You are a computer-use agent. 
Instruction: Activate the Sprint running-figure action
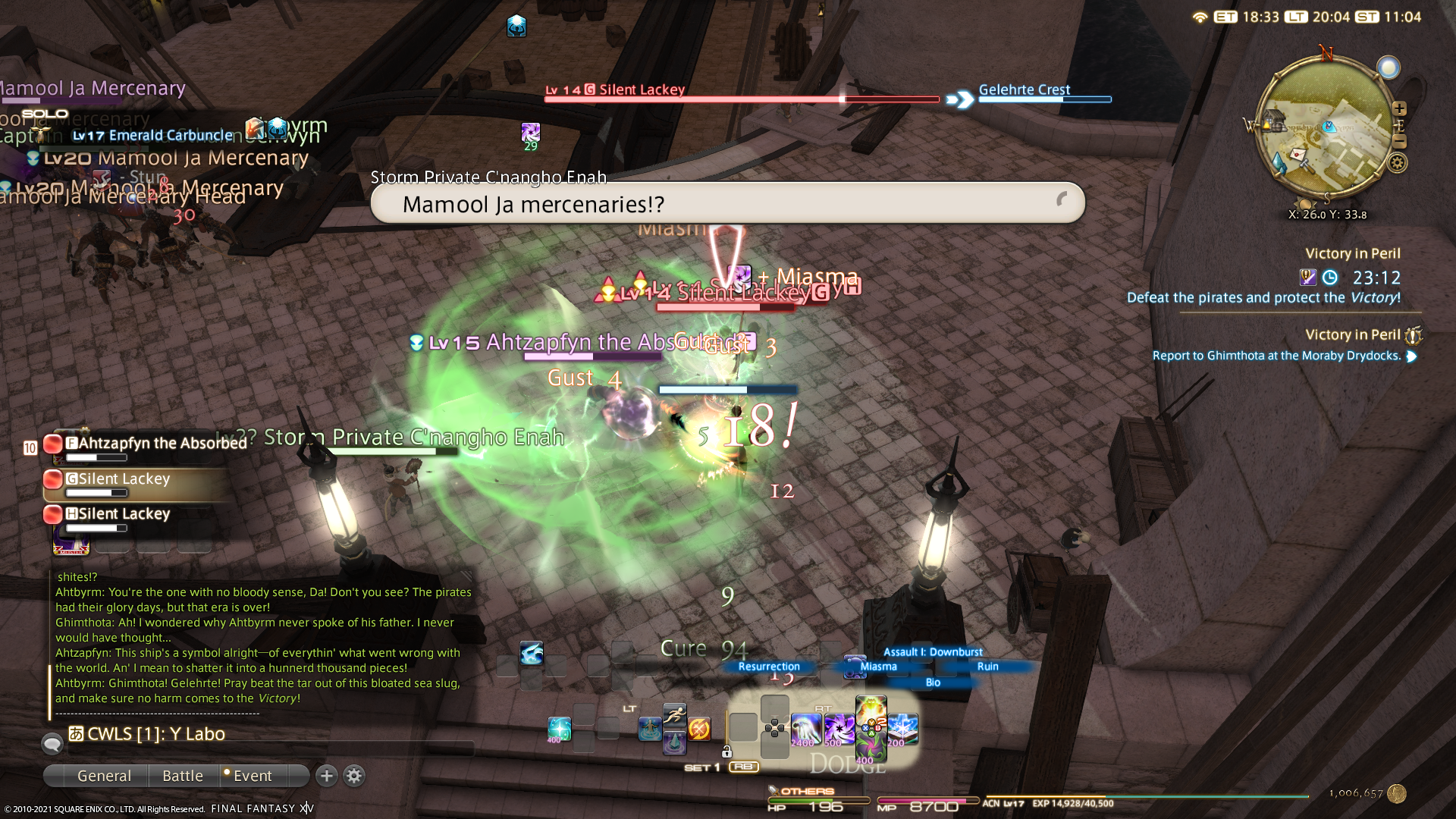point(674,714)
